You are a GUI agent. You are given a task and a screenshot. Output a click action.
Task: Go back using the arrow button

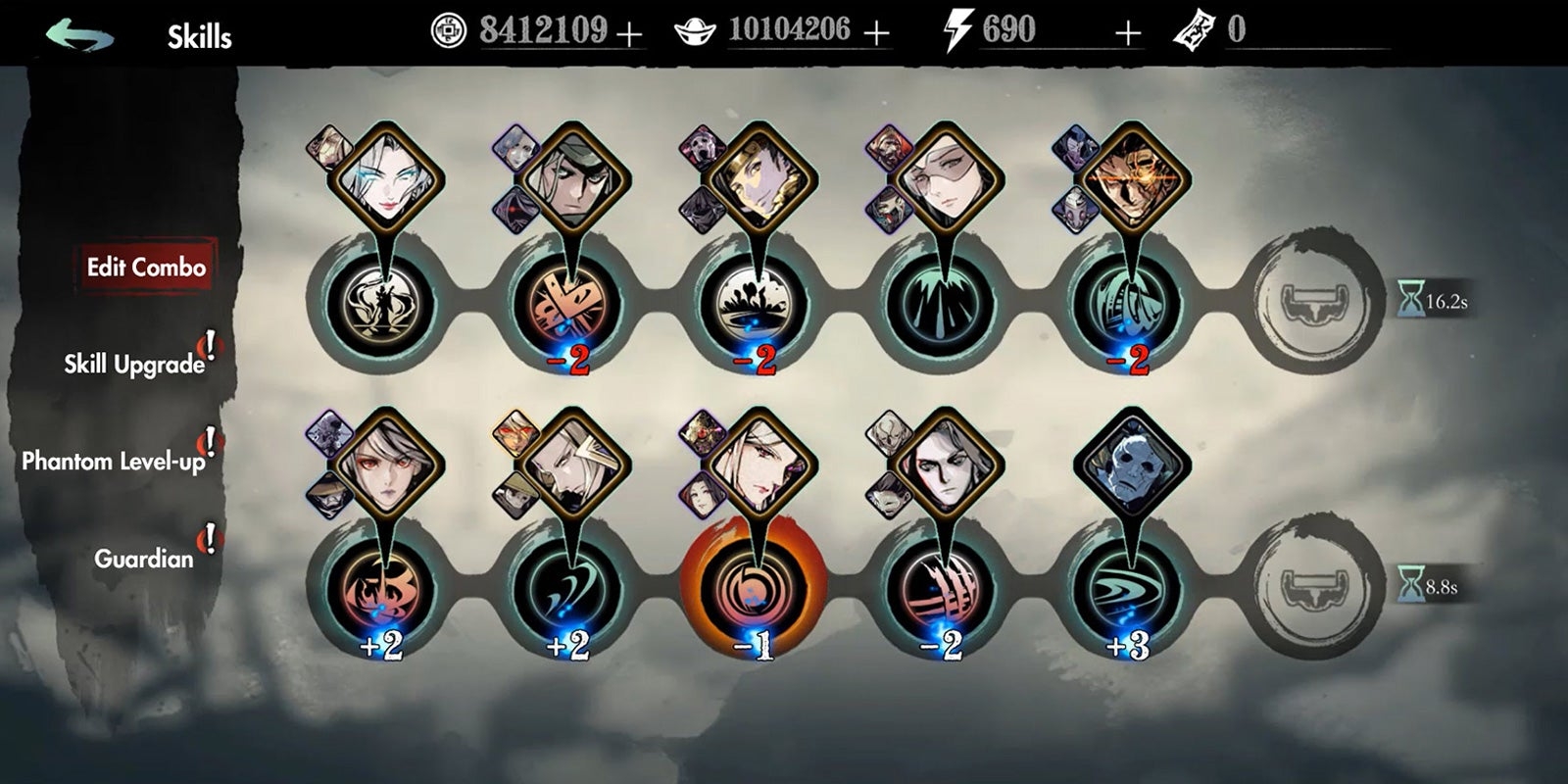click(x=79, y=36)
